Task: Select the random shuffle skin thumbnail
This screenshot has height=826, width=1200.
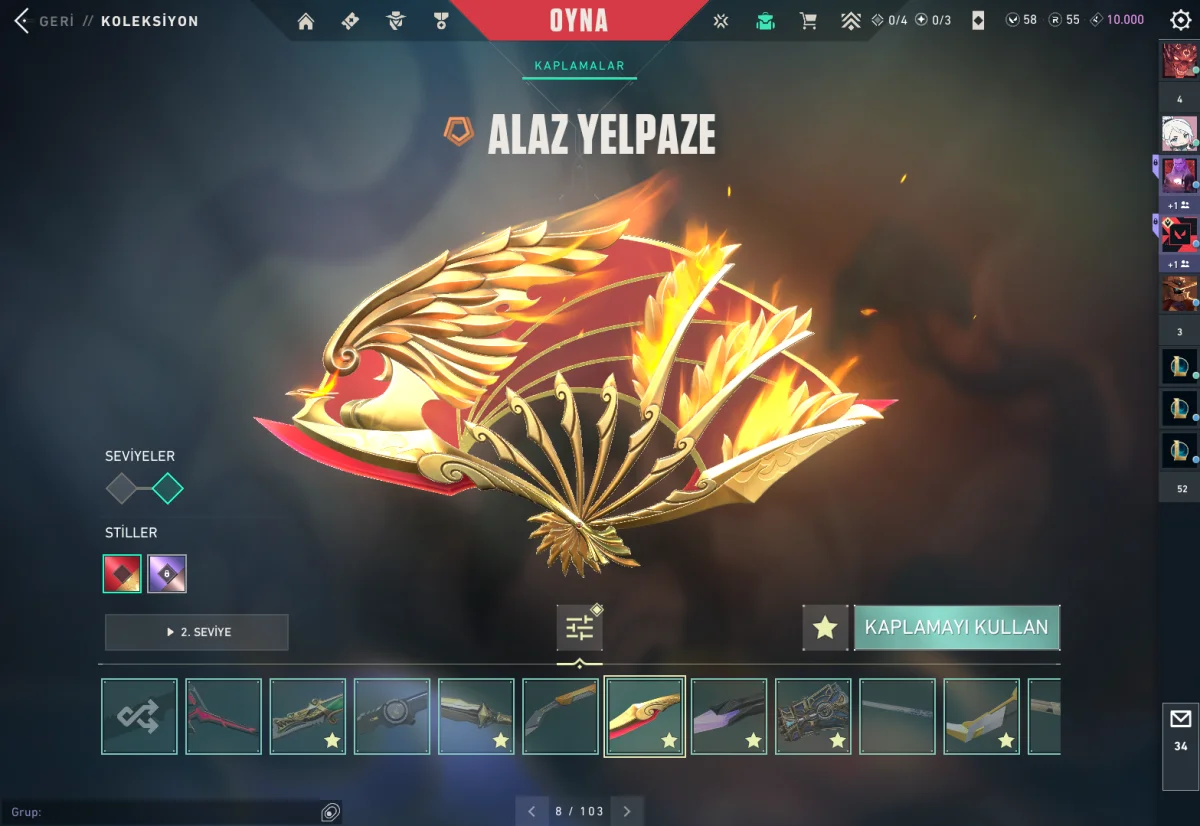Action: tap(139, 716)
